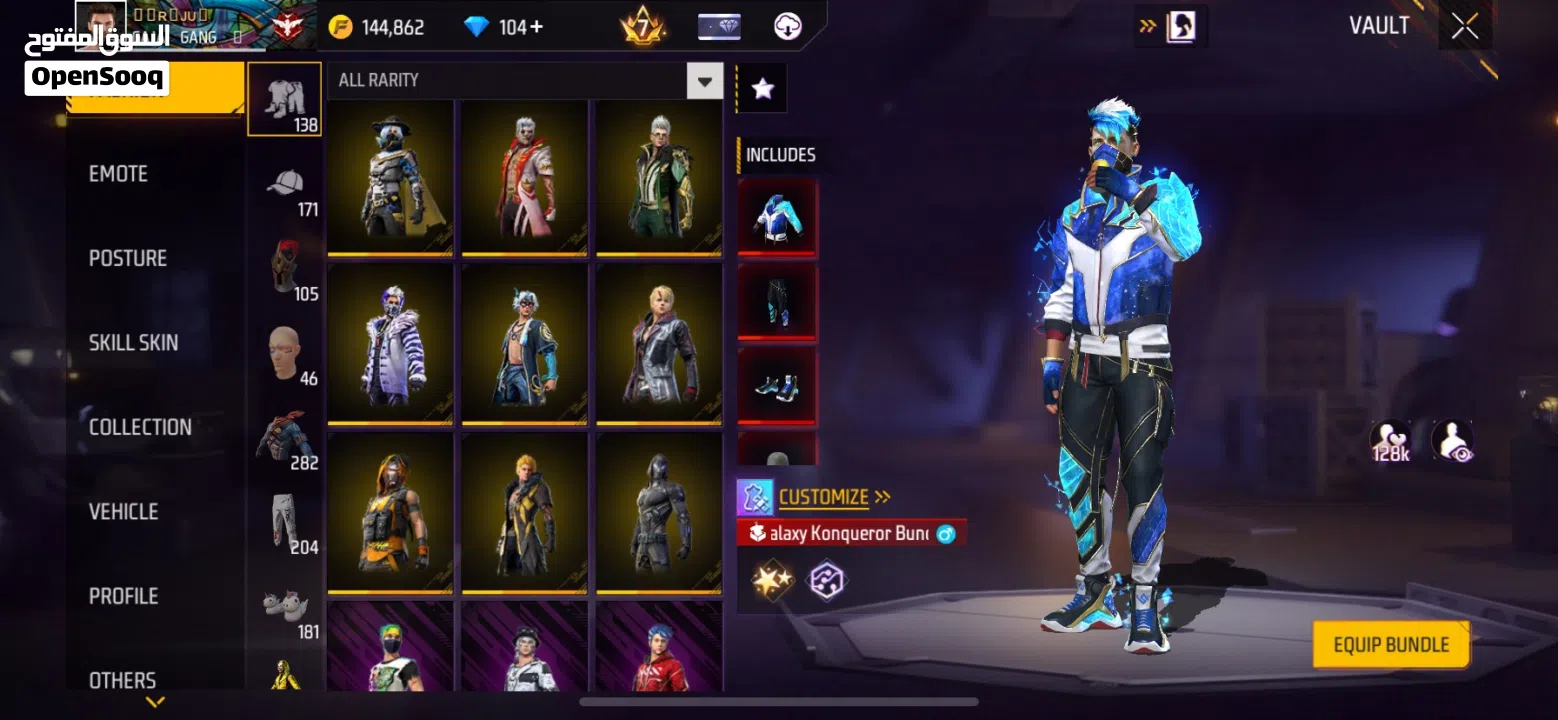The width and height of the screenshot is (1558, 720).
Task: Click the cloud download icon in top bar
Action: point(788,26)
